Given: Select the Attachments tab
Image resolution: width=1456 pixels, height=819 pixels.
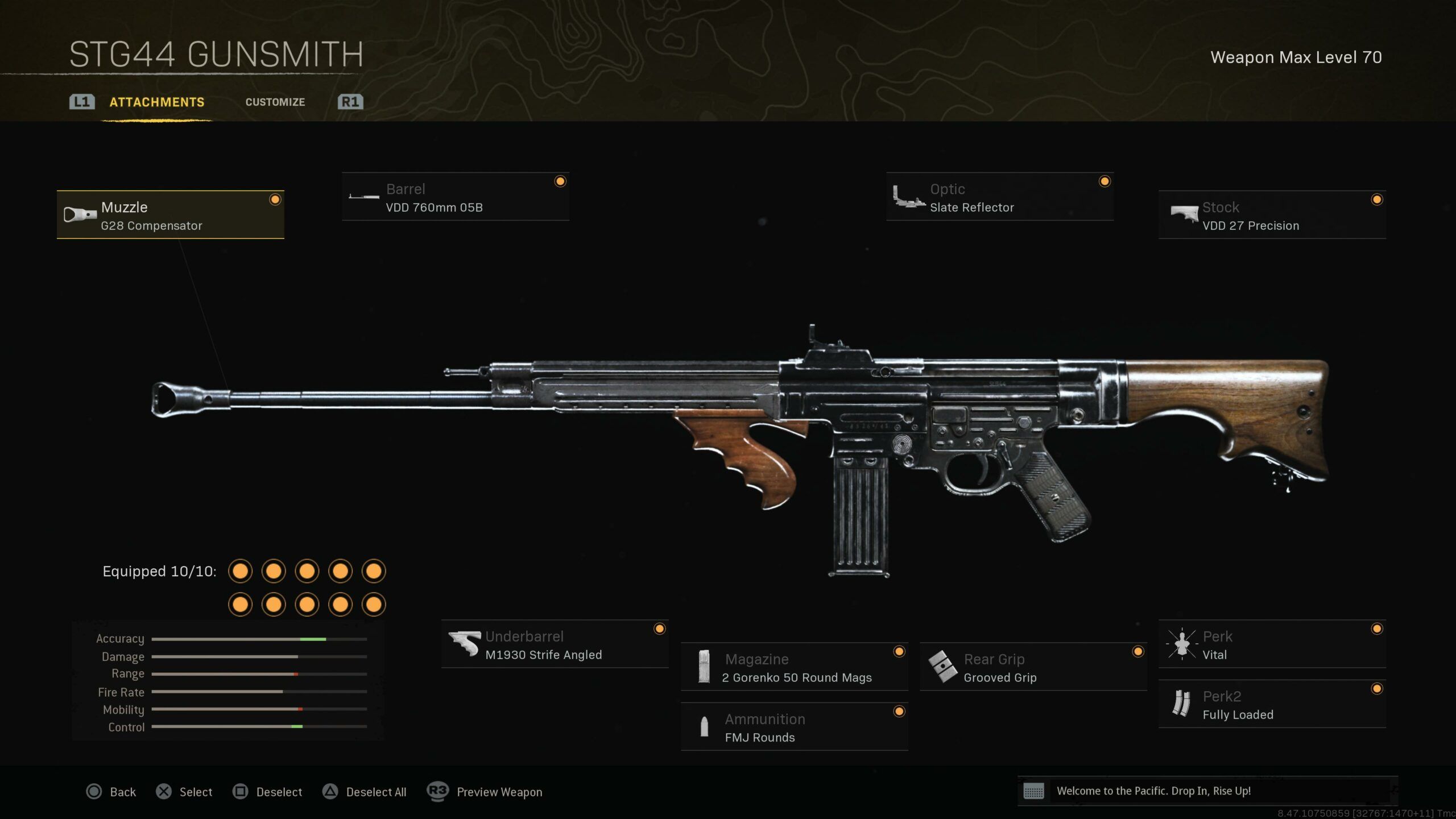Looking at the screenshot, I should coord(156,102).
